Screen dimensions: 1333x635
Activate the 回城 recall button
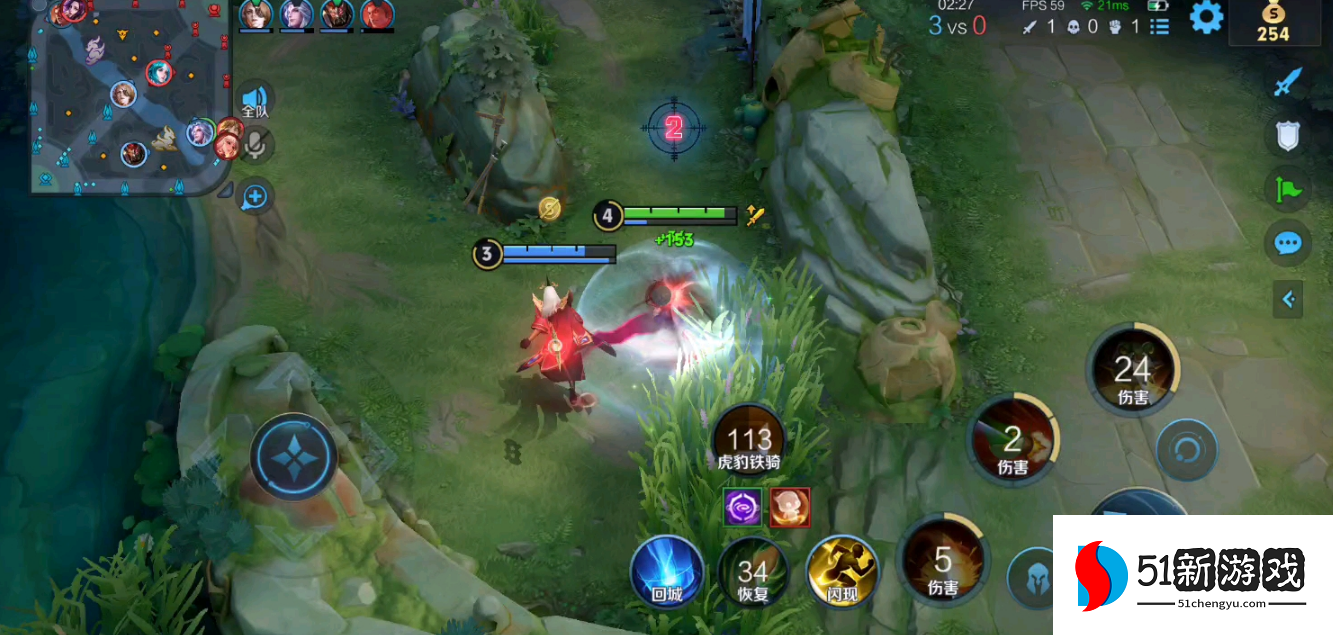(x=666, y=572)
